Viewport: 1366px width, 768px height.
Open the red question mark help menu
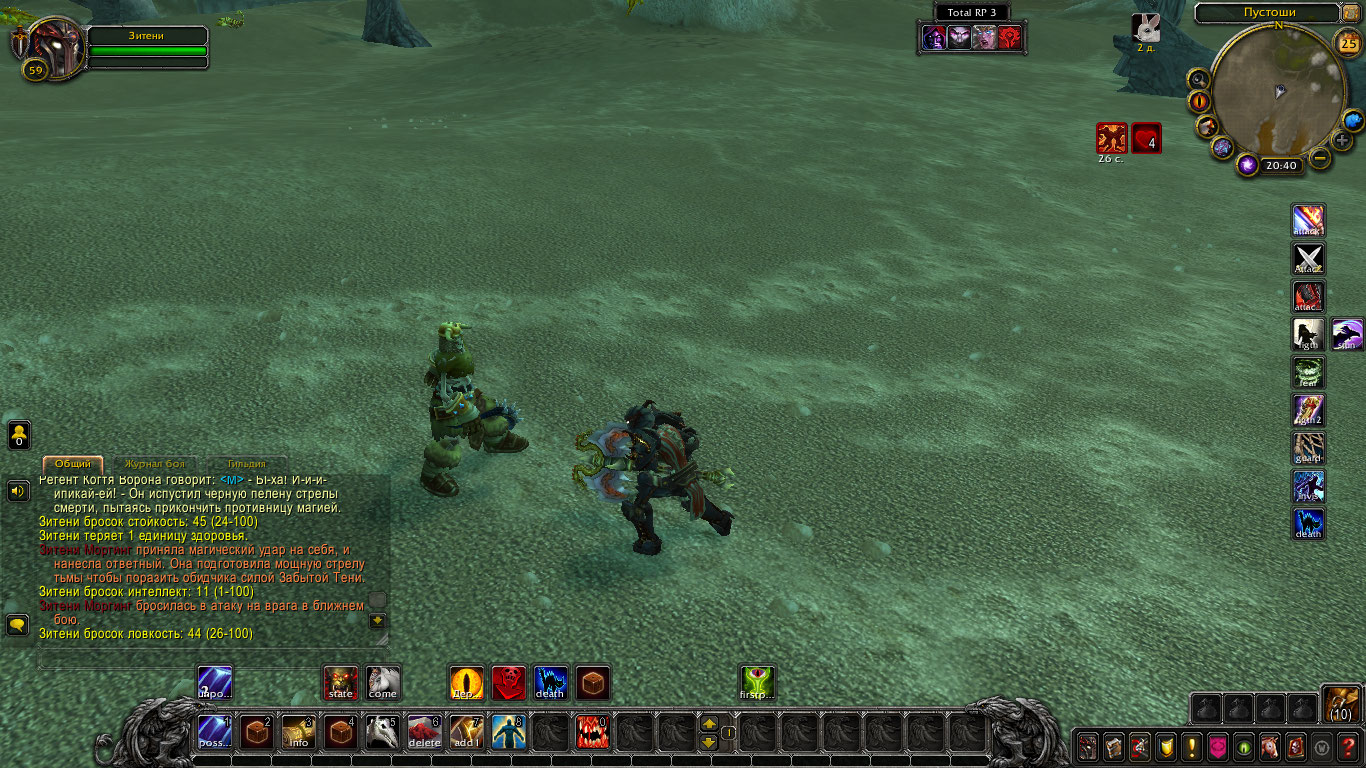[1349, 747]
